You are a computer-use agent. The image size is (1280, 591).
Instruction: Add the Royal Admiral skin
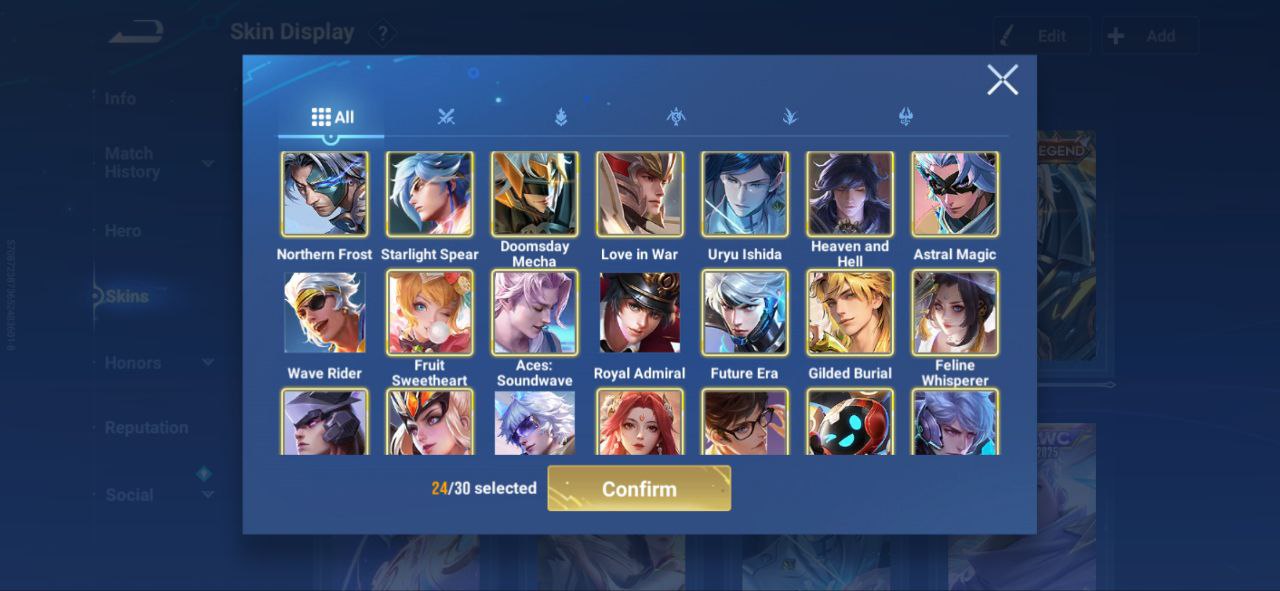640,312
